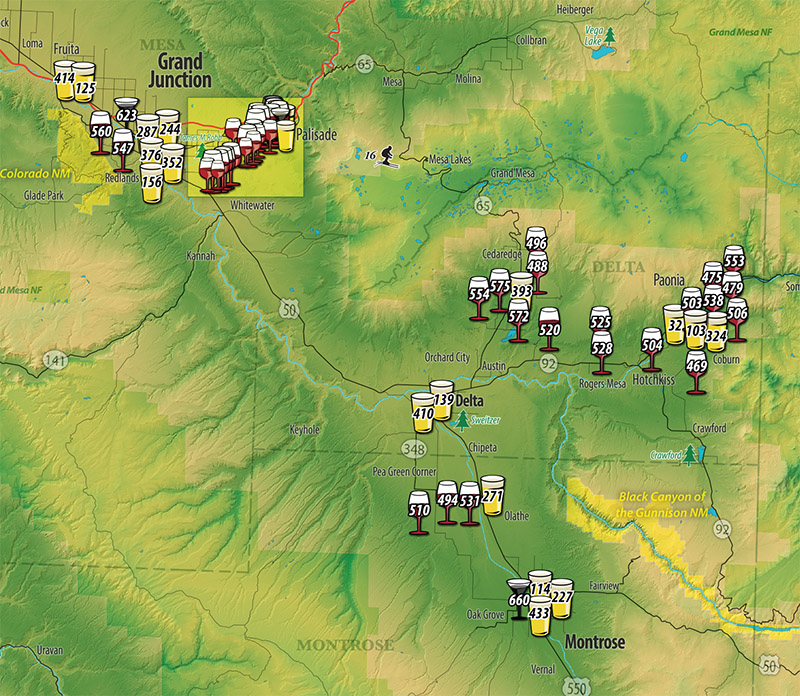Select wine marker 510 near Pea Green Corner
The image size is (800, 696).
click(x=420, y=510)
